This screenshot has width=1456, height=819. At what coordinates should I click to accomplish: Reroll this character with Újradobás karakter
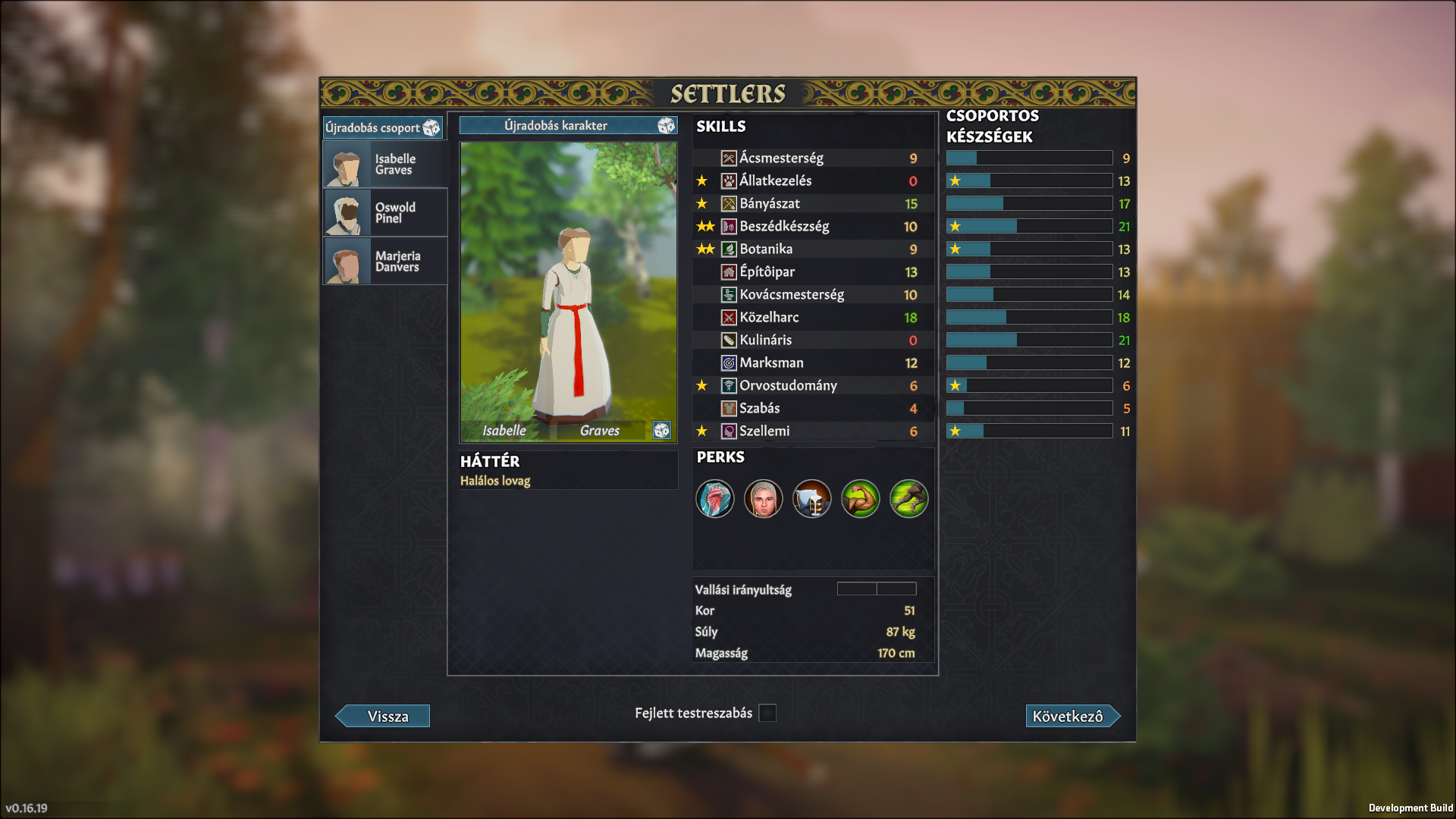point(567,126)
